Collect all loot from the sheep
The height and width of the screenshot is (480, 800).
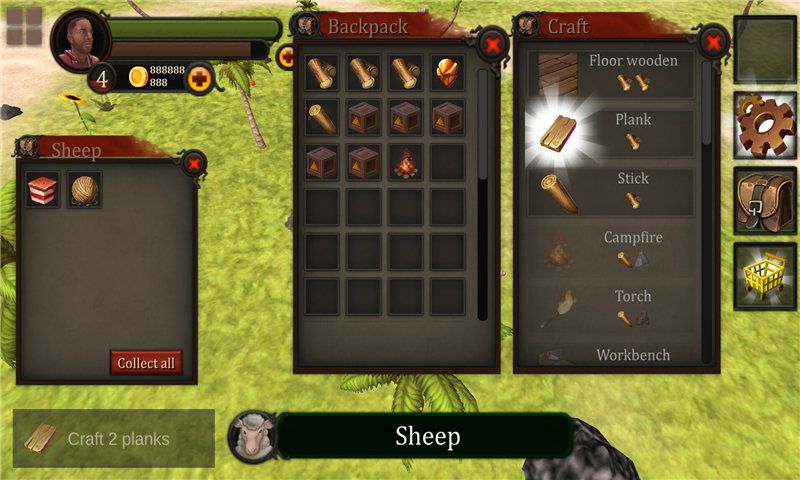click(x=146, y=363)
